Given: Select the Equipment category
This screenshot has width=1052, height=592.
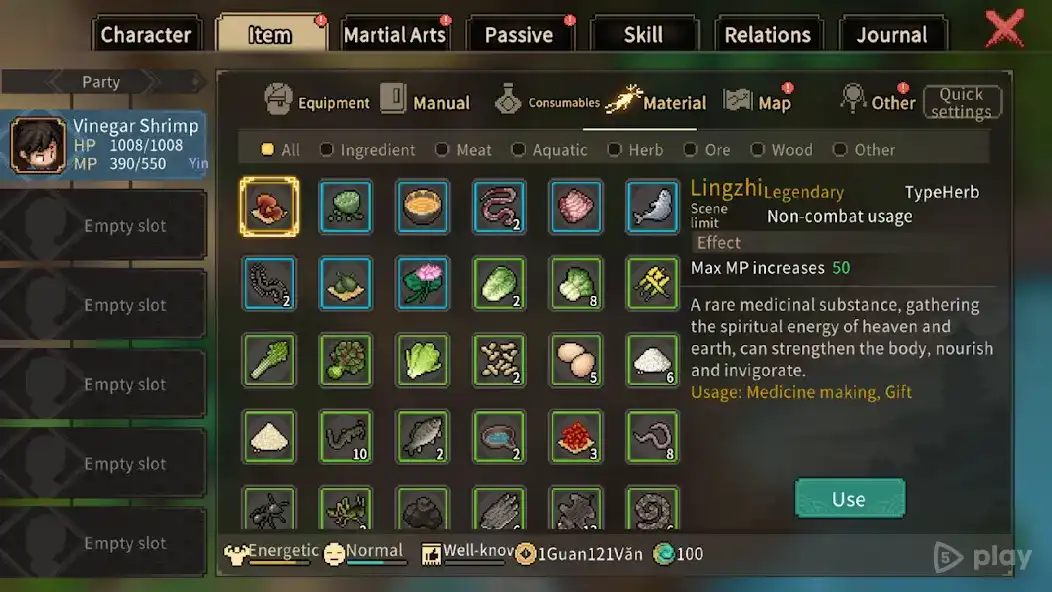Looking at the screenshot, I should click(x=317, y=101).
